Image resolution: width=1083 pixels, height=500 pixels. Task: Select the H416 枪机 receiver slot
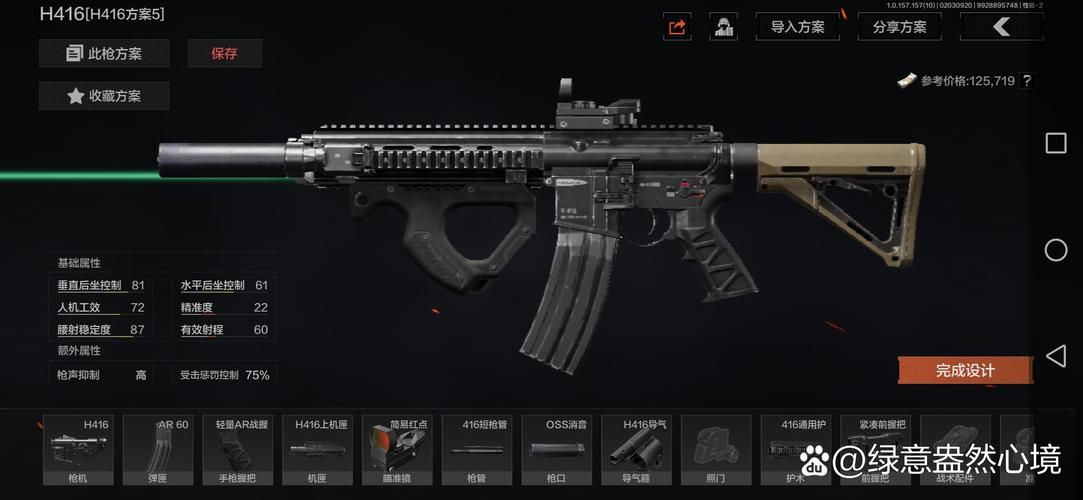click(x=77, y=450)
